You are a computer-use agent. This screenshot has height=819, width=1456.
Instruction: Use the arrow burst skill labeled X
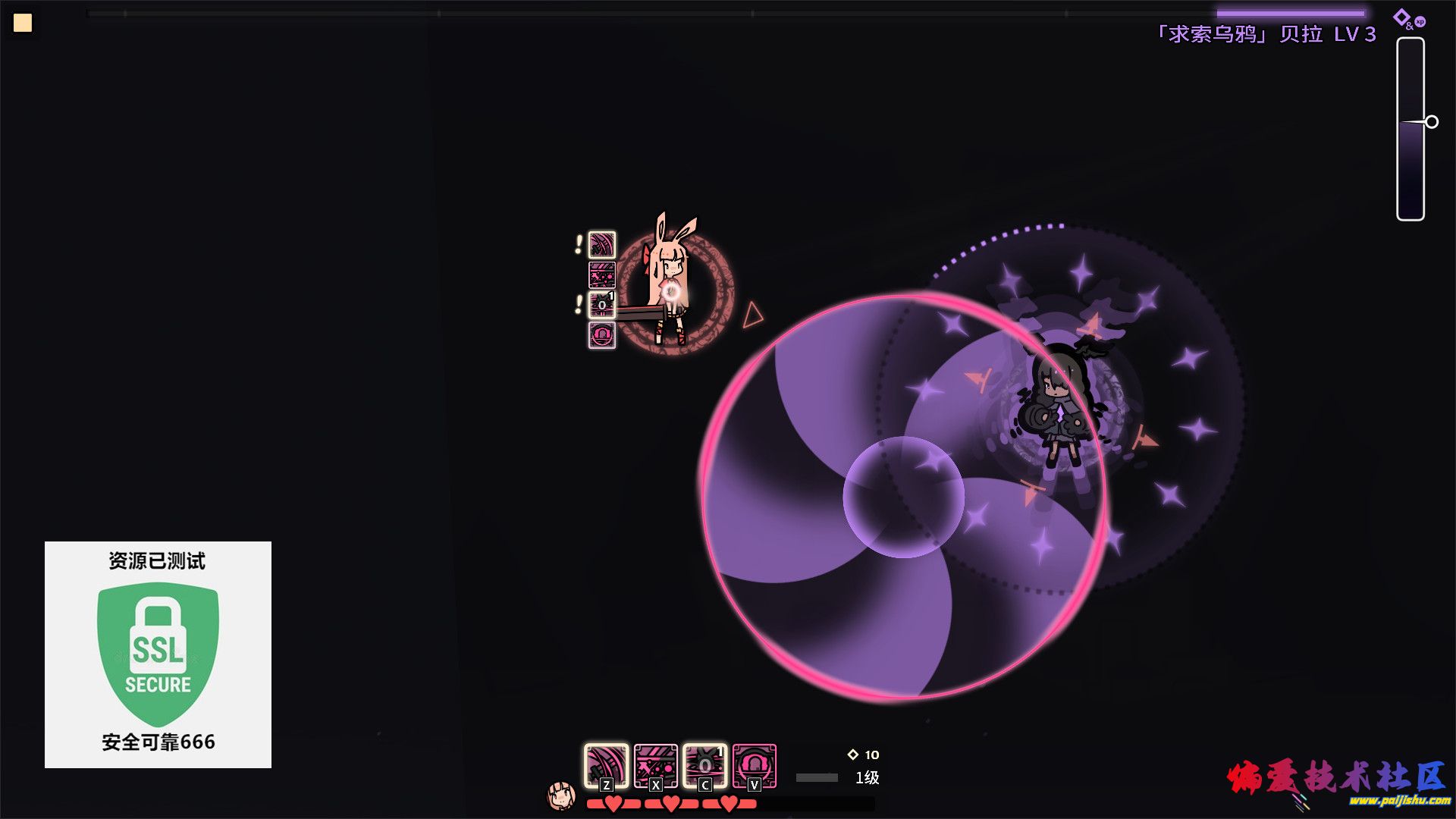(x=655, y=766)
